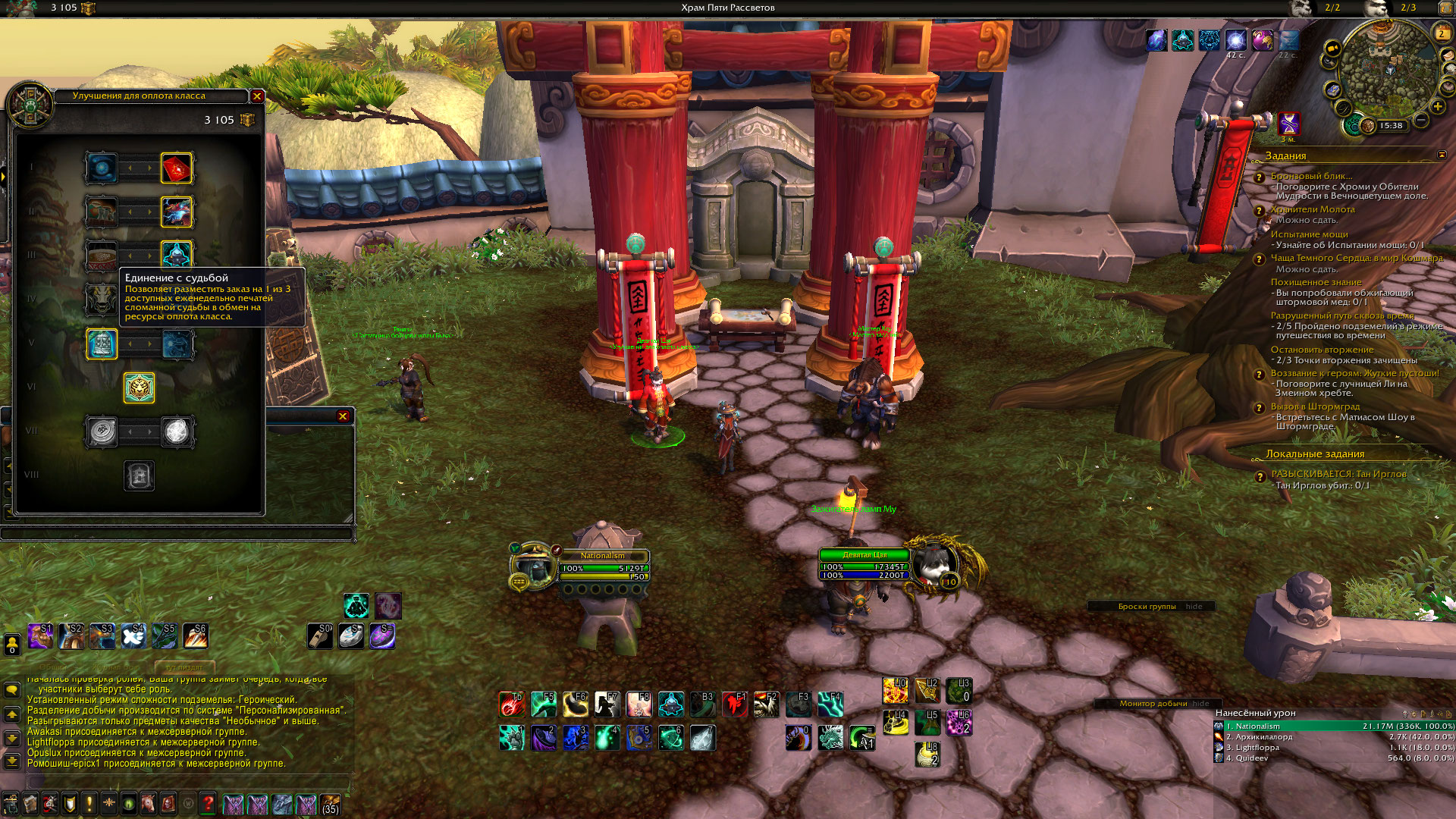Zoom in the minimap with plus button

[x=1437, y=106]
